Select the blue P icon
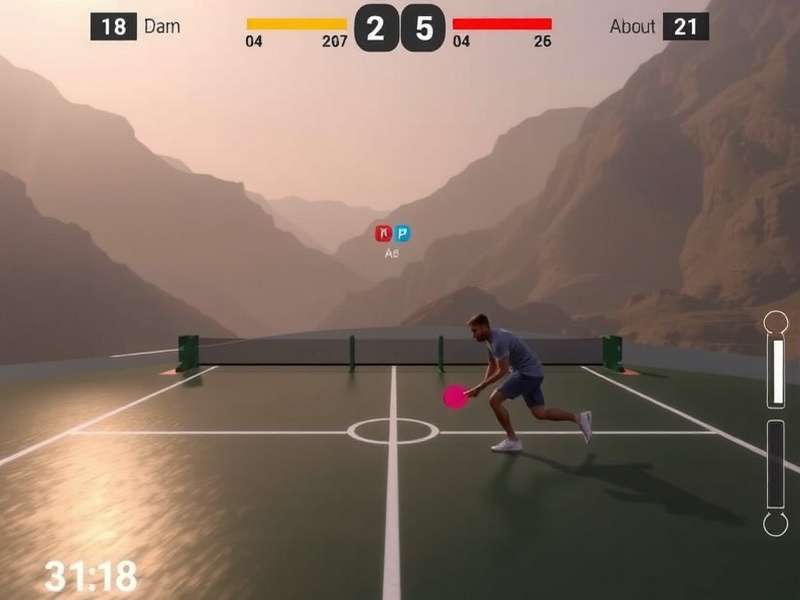Viewport: 800px width, 600px height. [x=402, y=233]
